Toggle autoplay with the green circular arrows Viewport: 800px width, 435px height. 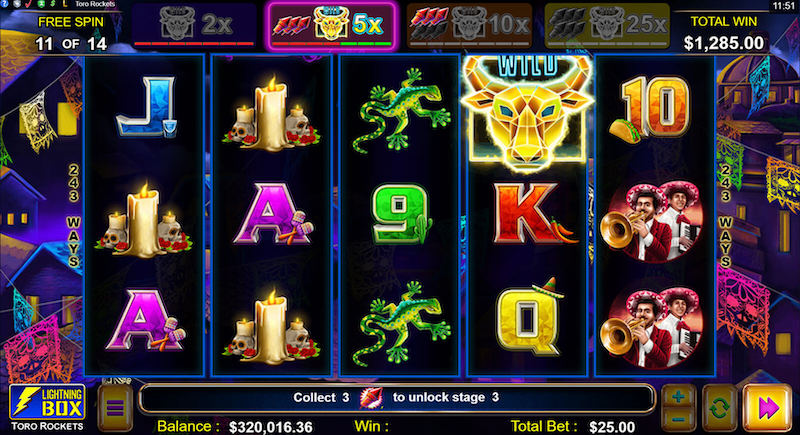tap(718, 407)
